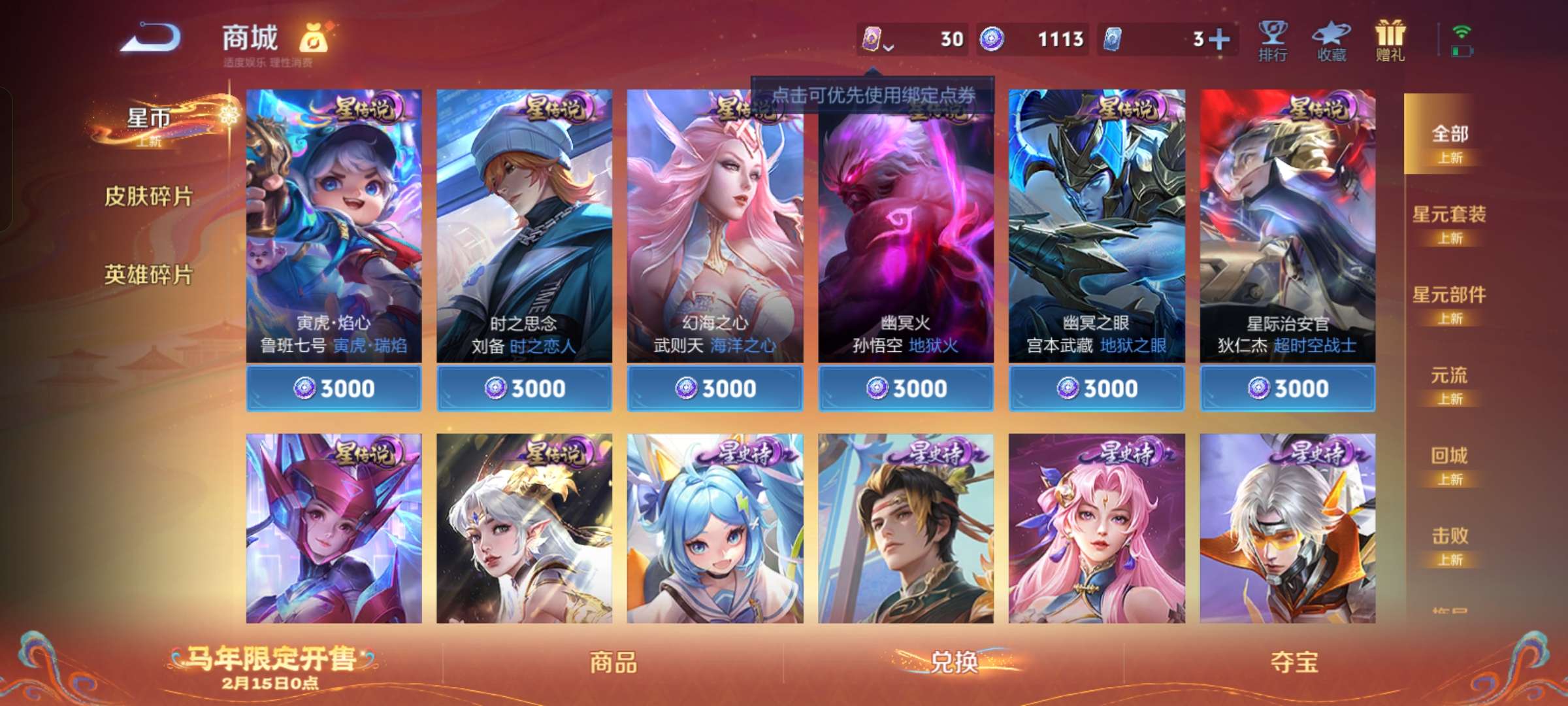Image resolution: width=1568 pixels, height=706 pixels.
Task: Select the 幽冥火 孙悟空 skin thumbnail
Action: pos(905,229)
